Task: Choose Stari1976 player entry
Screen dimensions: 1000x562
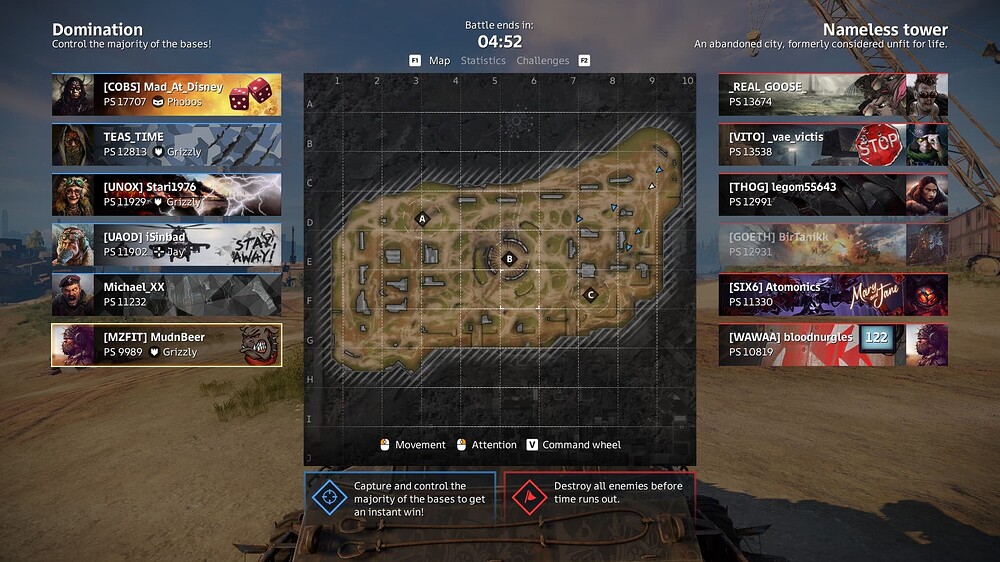Action: 166,194
